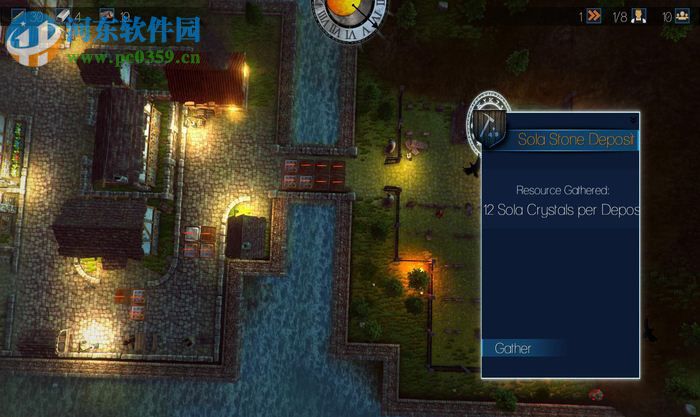The image size is (700, 417).
Task: Open the worker population icon
Action: [x=640, y=15]
